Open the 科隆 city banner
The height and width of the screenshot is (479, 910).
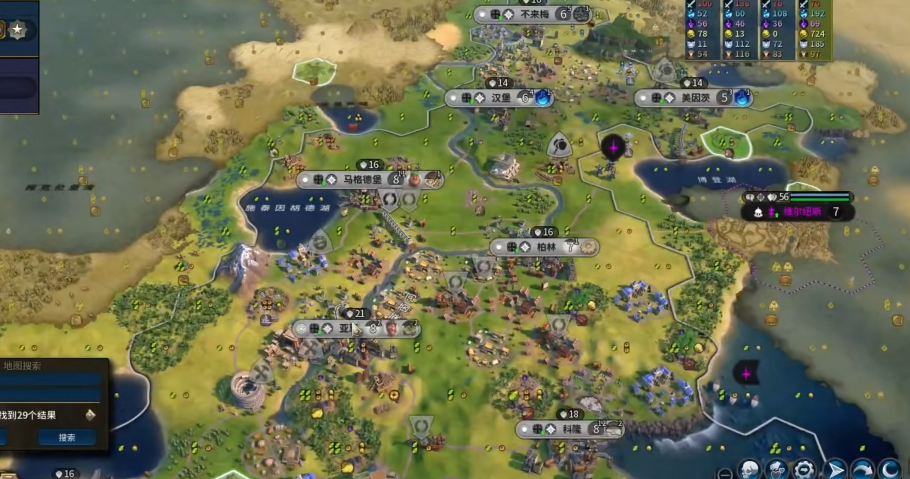tap(571, 429)
